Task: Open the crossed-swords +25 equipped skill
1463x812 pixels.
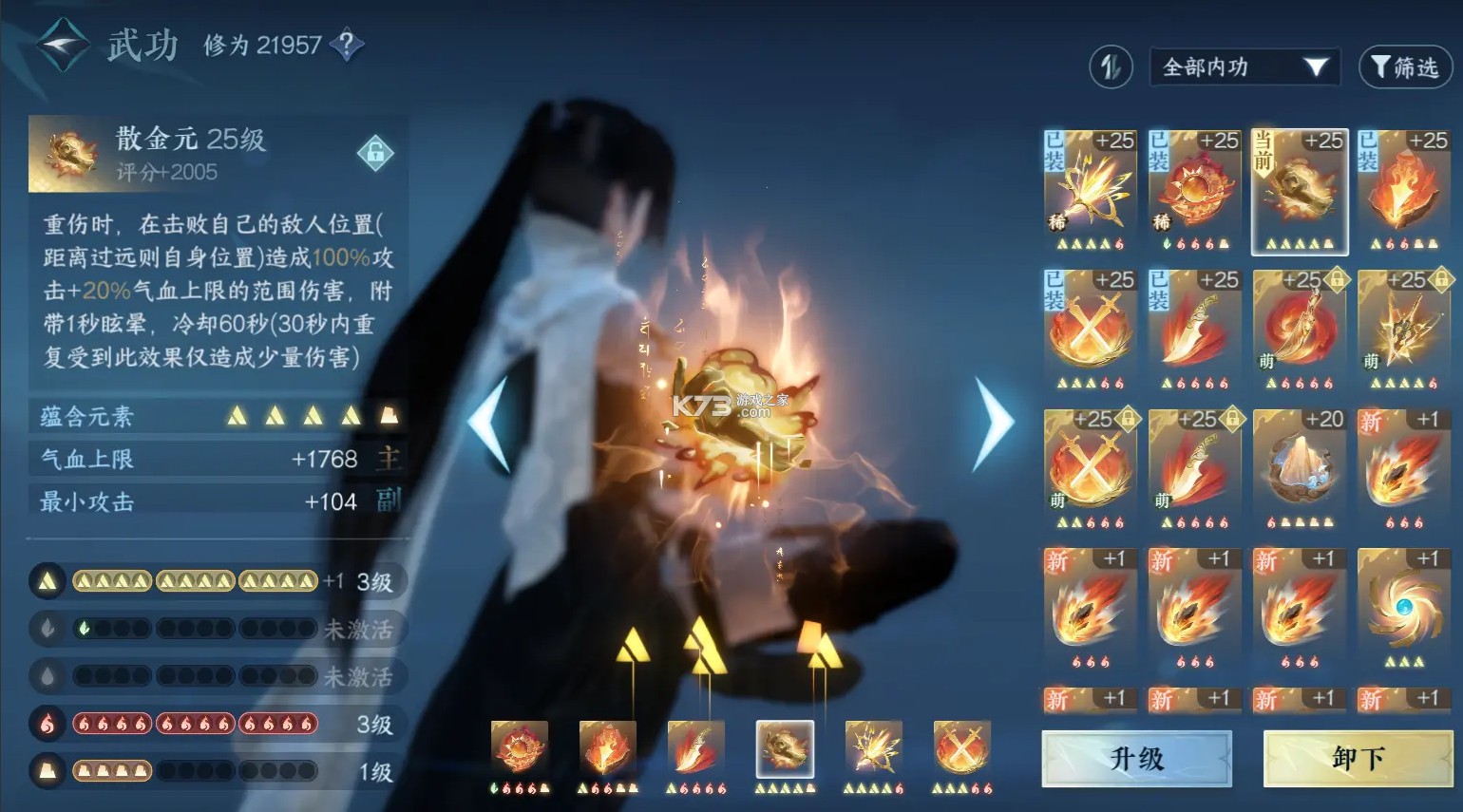Action: click(x=1090, y=332)
